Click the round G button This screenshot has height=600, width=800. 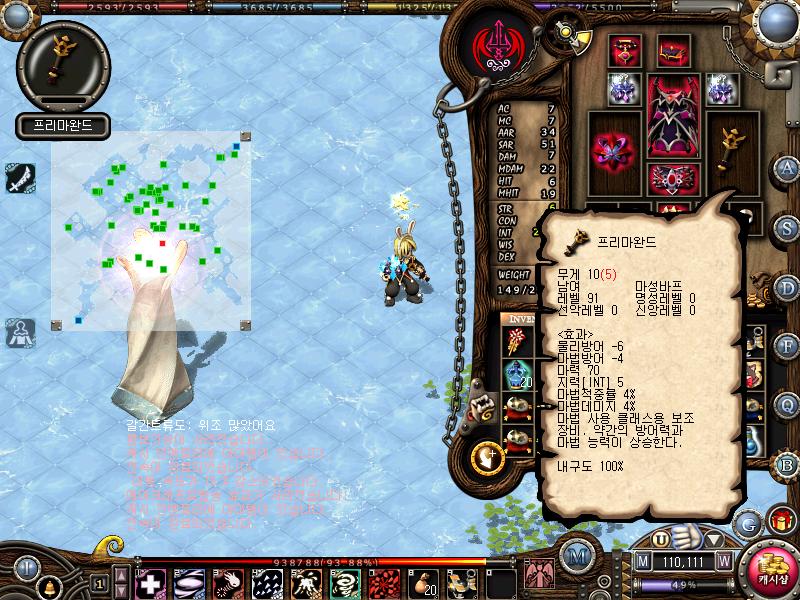pos(748,522)
